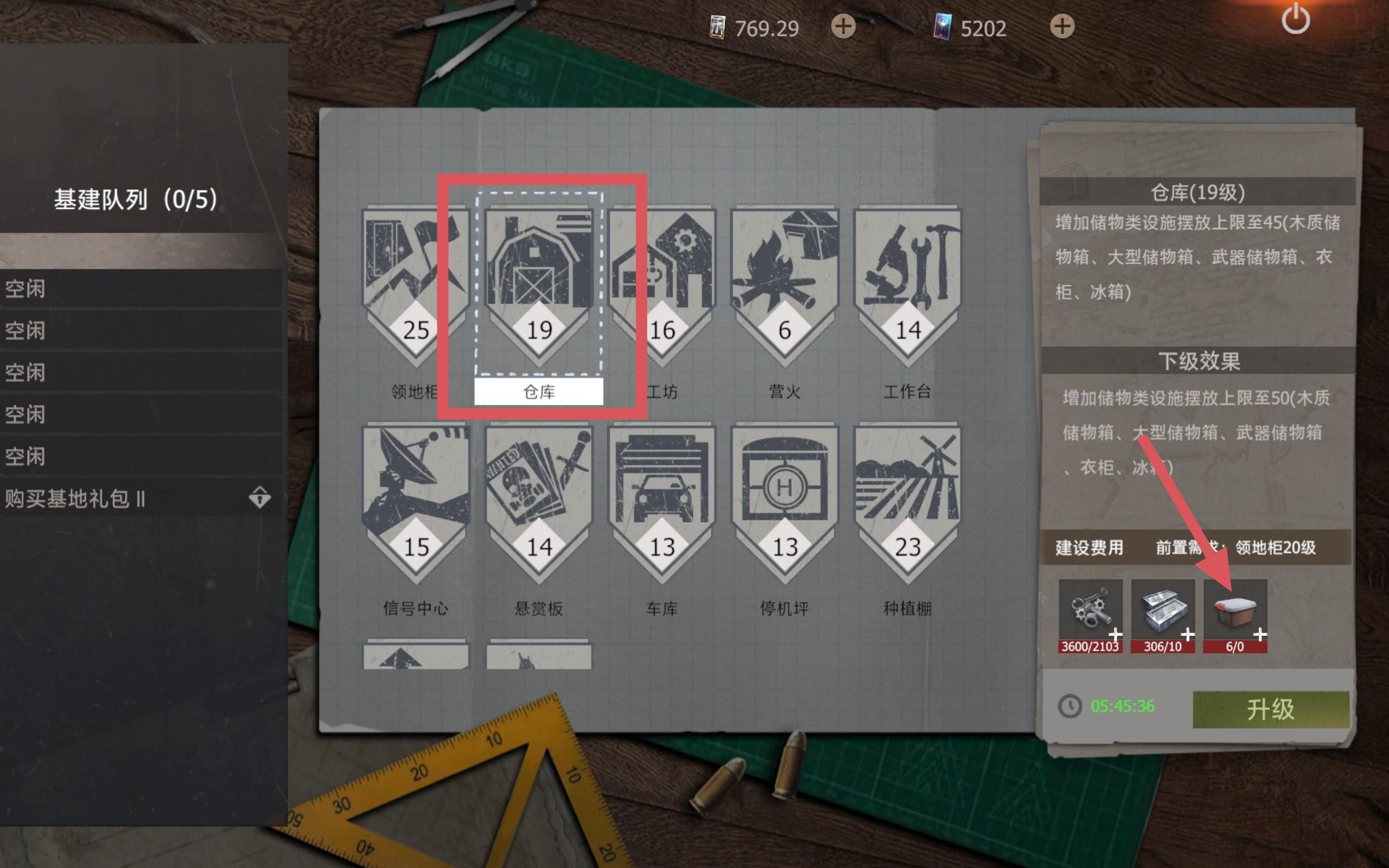Select the 停机坪 (Helipad) icon
This screenshot has height=868, width=1389.
point(783,485)
